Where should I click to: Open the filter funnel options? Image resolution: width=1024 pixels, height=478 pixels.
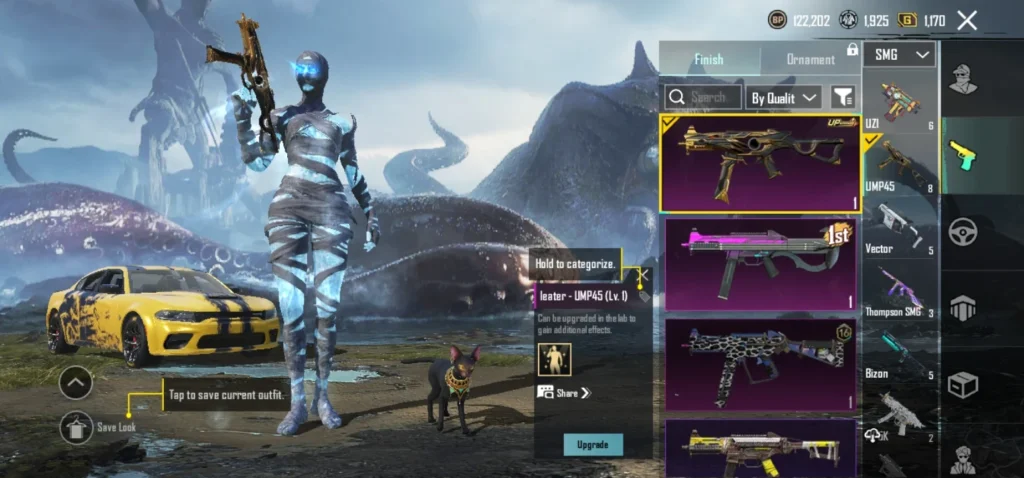[843, 97]
